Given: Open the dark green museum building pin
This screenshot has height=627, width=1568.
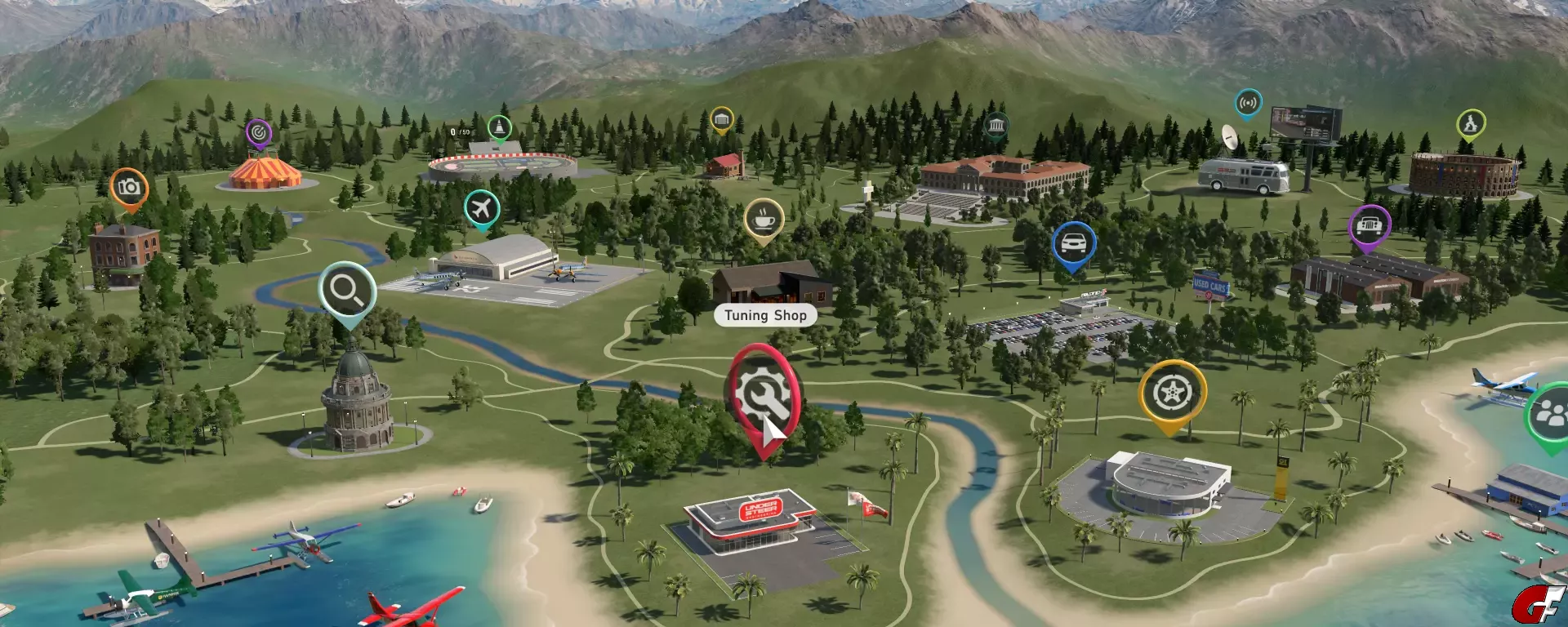Looking at the screenshot, I should pos(996,126).
